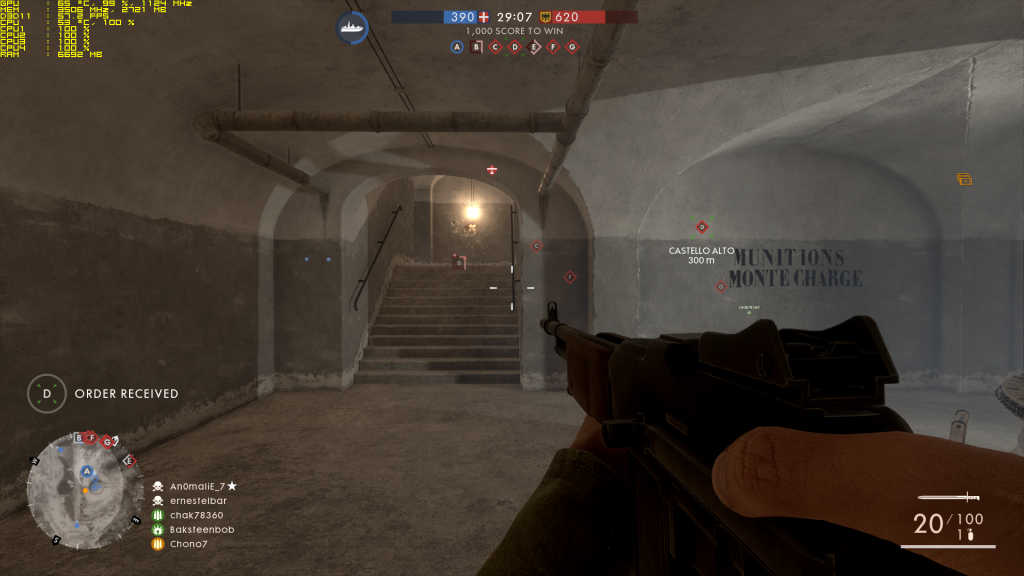Image resolution: width=1024 pixels, height=576 pixels.
Task: Click the dreadnought ship icon
Action: pyautogui.click(x=352, y=27)
